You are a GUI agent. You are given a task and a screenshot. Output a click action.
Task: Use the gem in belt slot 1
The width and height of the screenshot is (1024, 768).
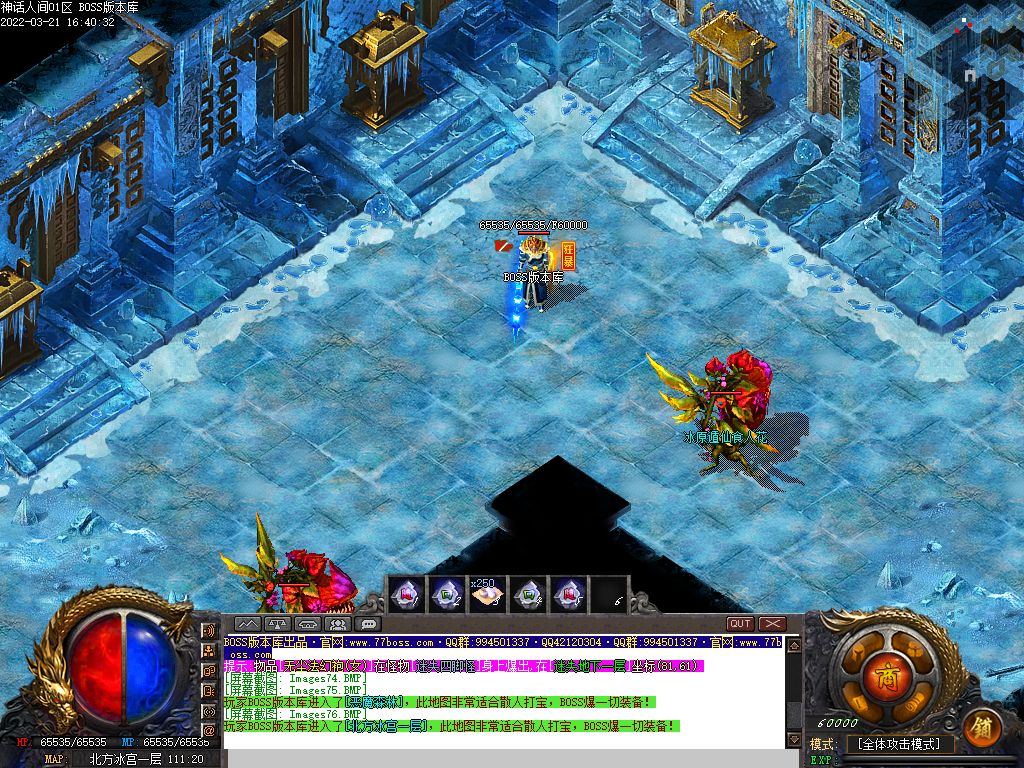point(405,595)
